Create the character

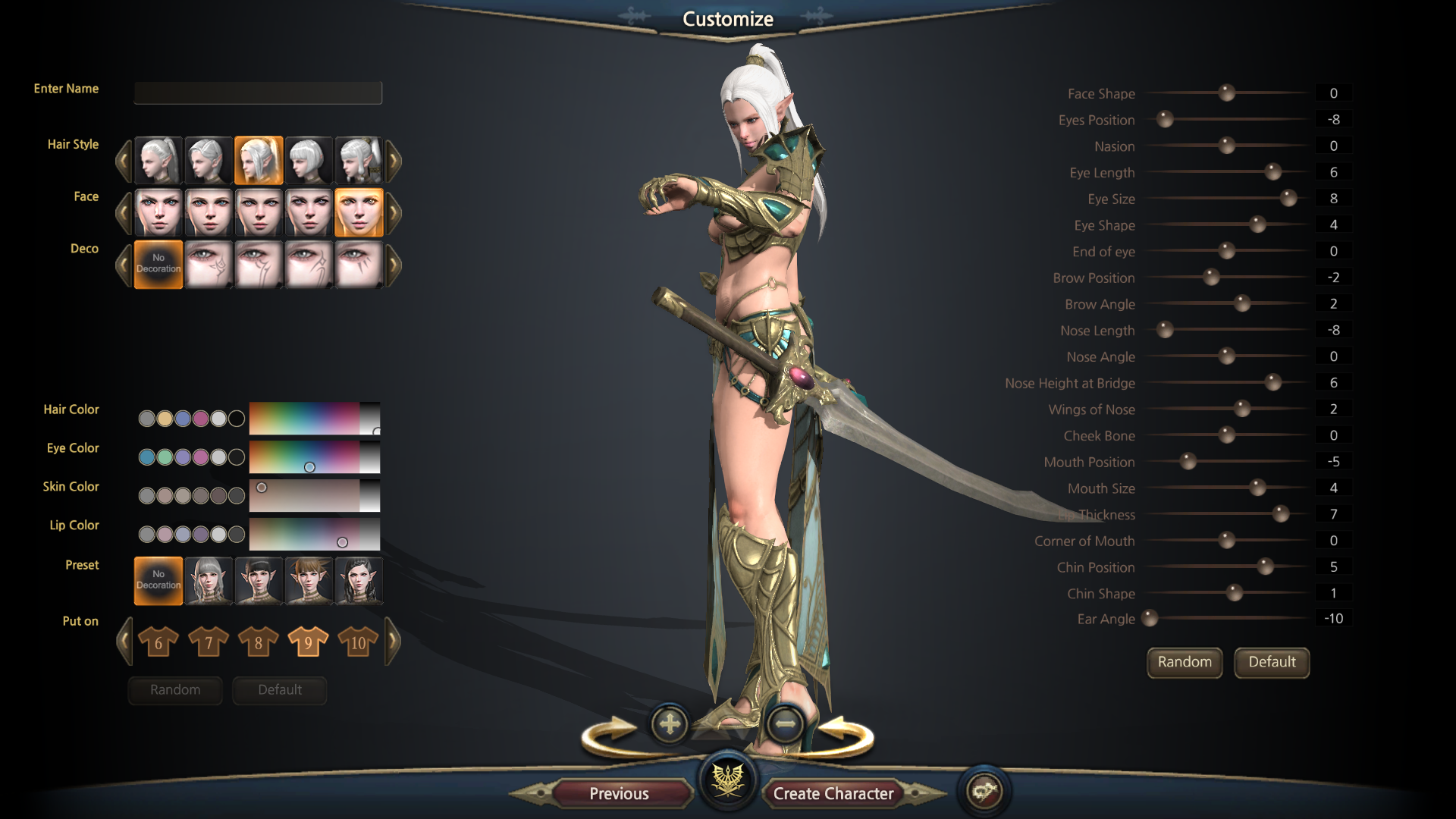point(833,793)
